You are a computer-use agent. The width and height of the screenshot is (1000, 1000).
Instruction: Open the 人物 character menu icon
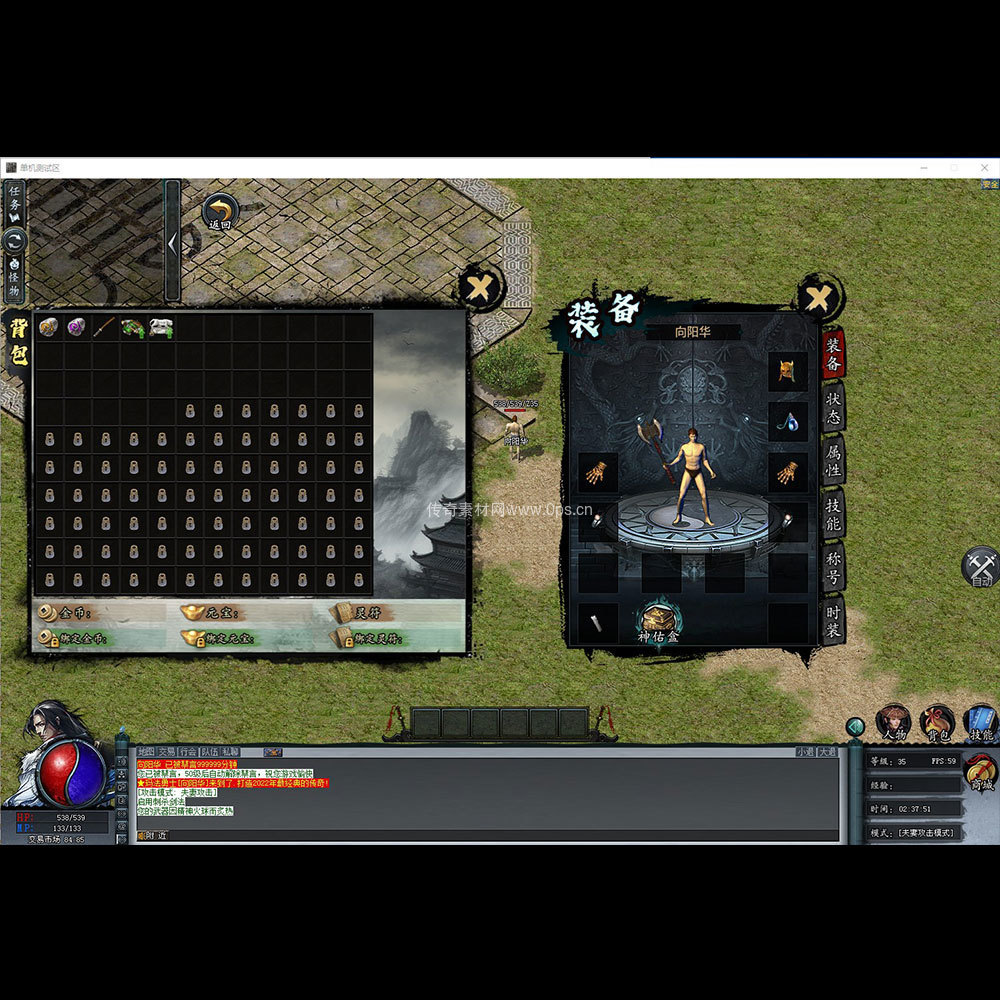[893, 722]
